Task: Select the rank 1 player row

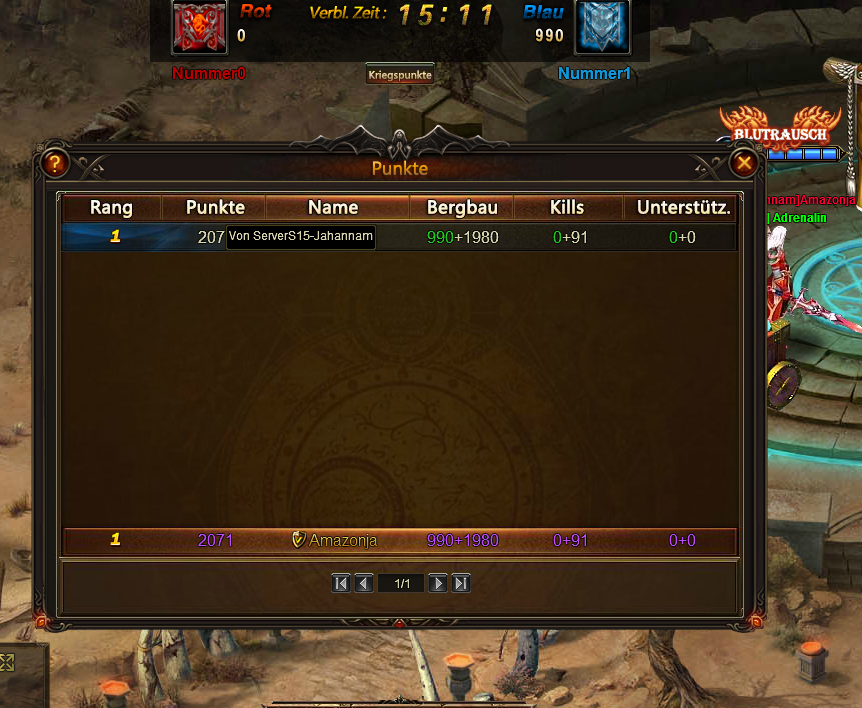Action: [x=400, y=237]
